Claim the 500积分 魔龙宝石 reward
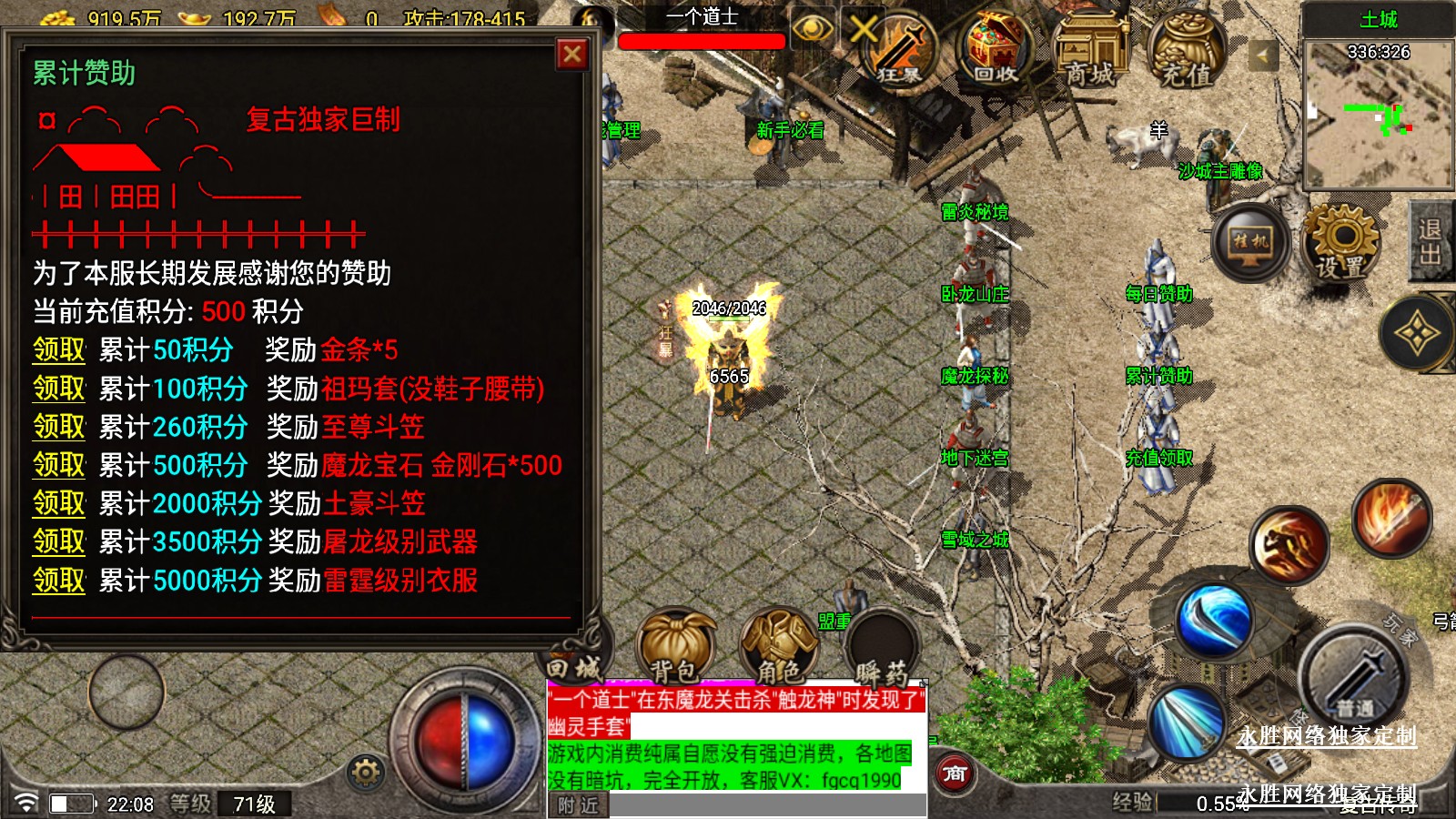 pyautogui.click(x=59, y=465)
